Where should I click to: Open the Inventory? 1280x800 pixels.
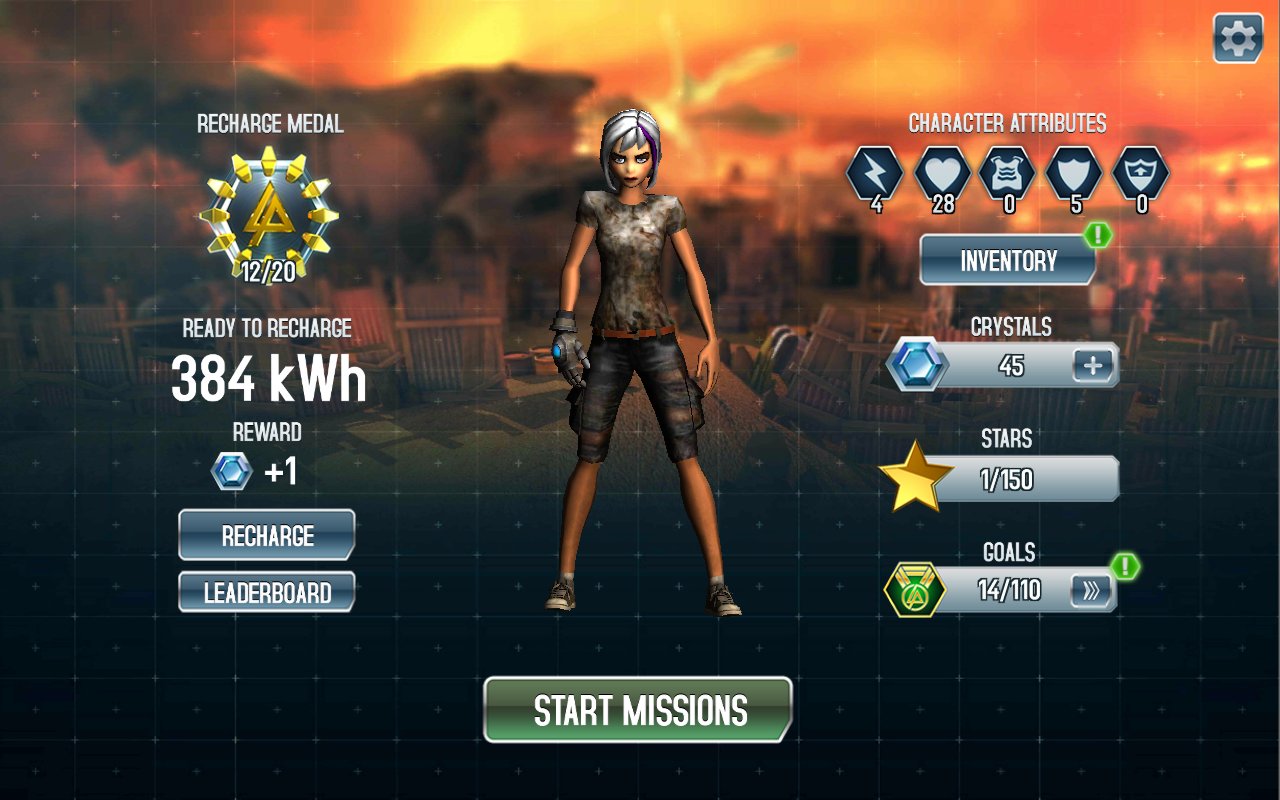(1008, 261)
